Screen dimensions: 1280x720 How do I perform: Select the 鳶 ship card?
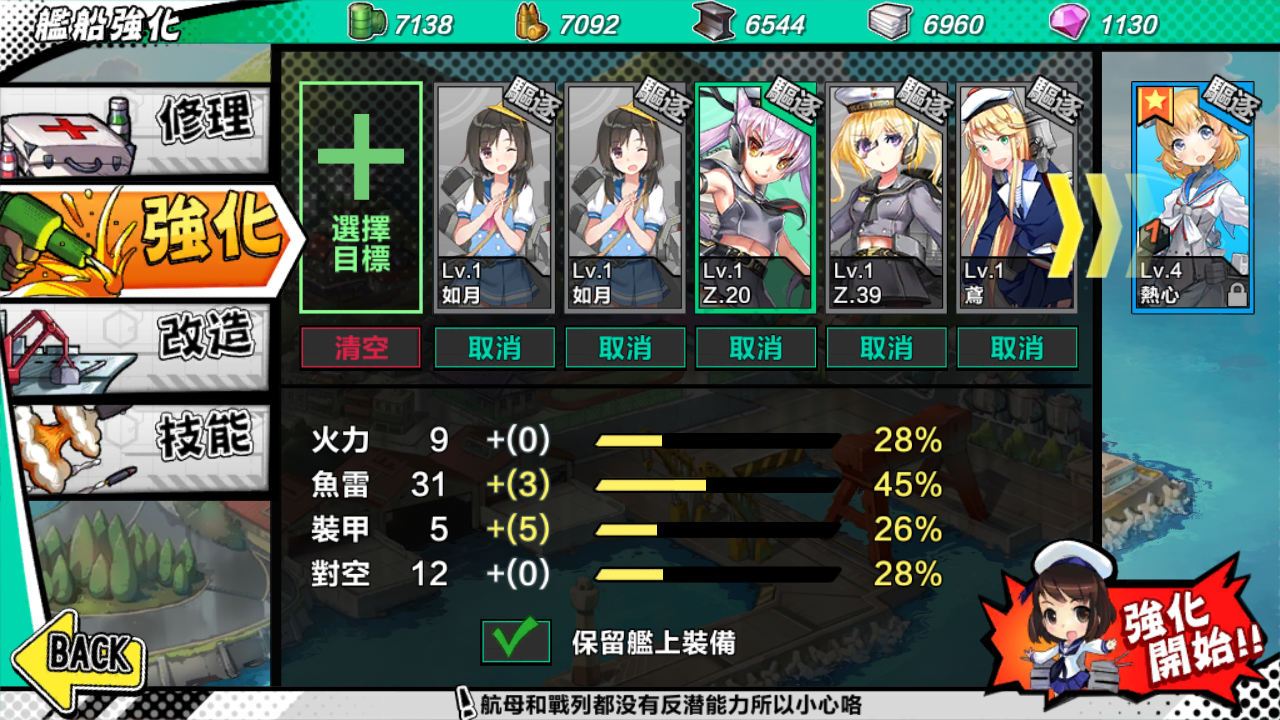(1017, 198)
